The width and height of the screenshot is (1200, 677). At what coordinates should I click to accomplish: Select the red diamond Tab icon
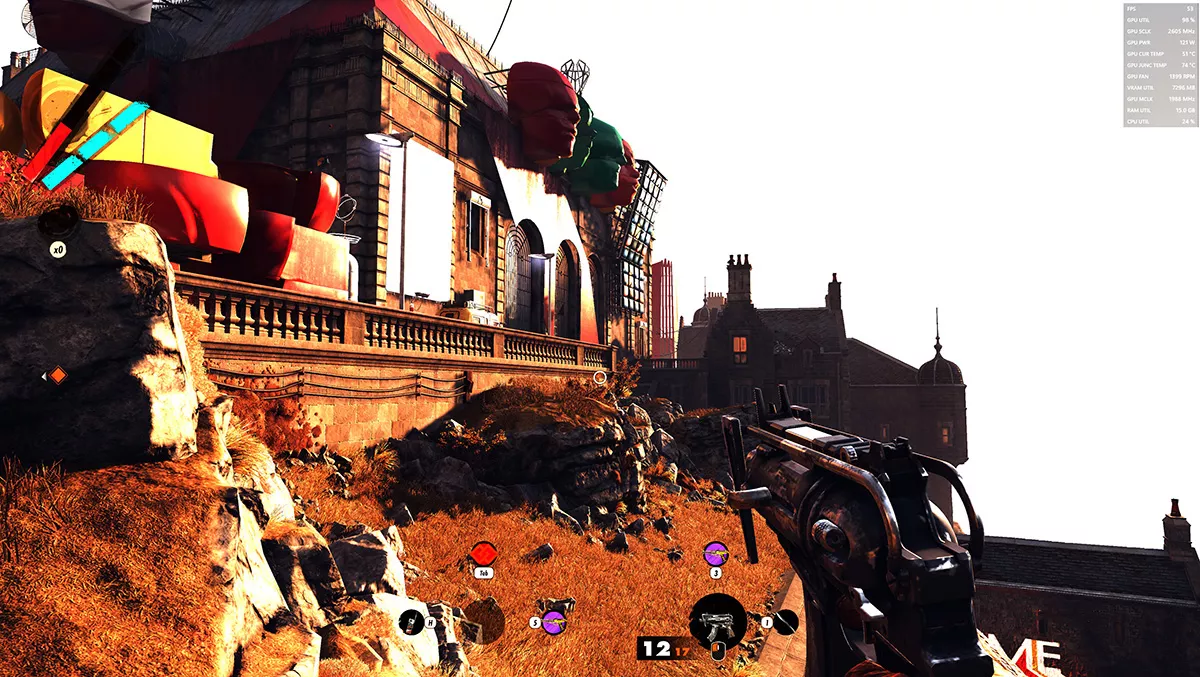coord(484,553)
